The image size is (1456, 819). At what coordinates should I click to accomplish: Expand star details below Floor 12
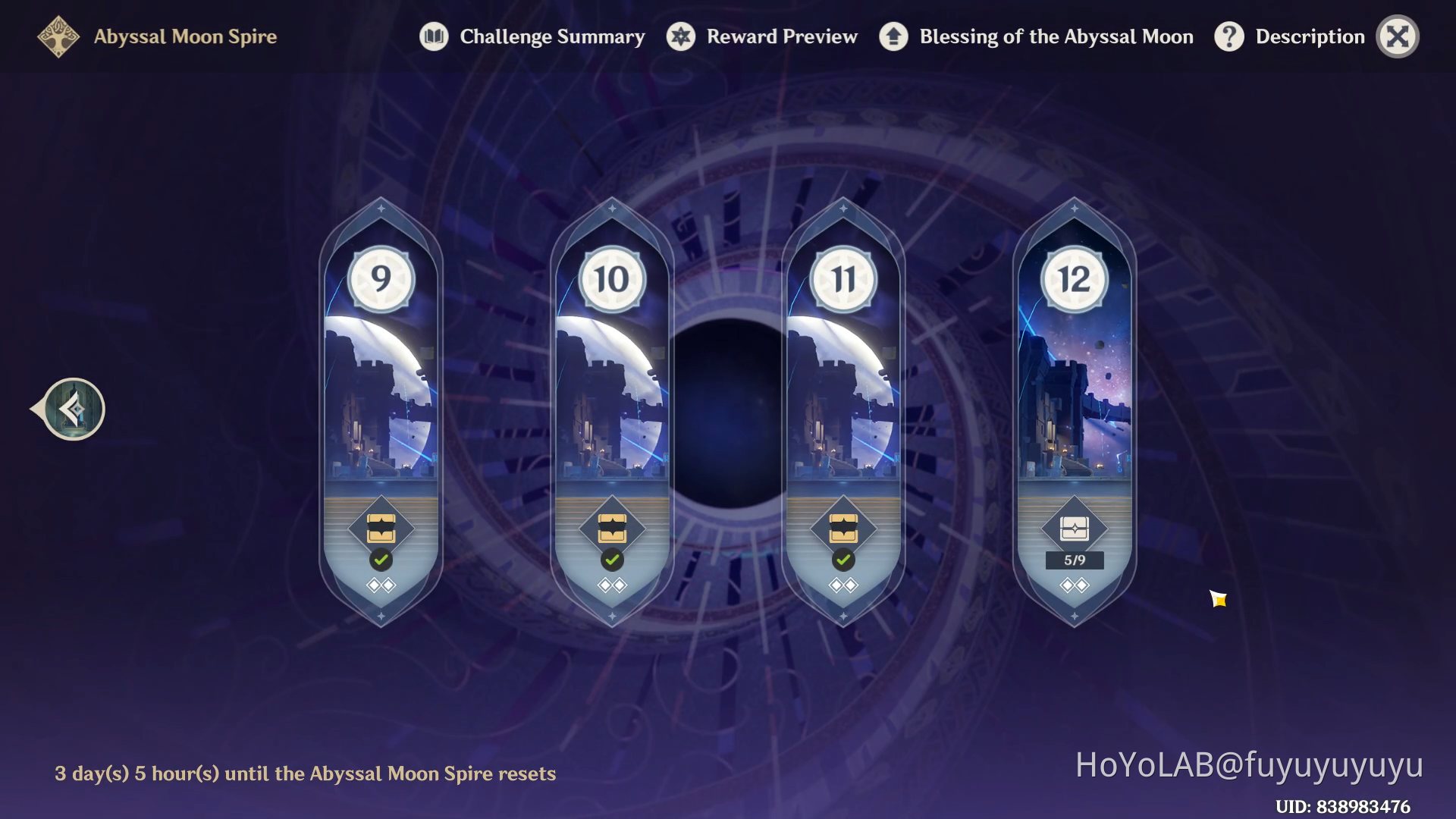coord(1073,585)
